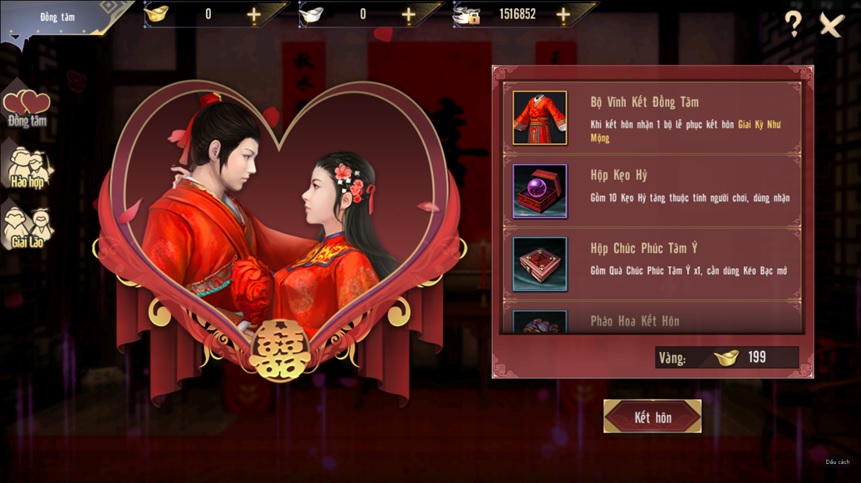This screenshot has width=861, height=483.
Task: Select the Bộ Vĩnh Kết Đồng Tâm outfit
Action: tap(540, 118)
